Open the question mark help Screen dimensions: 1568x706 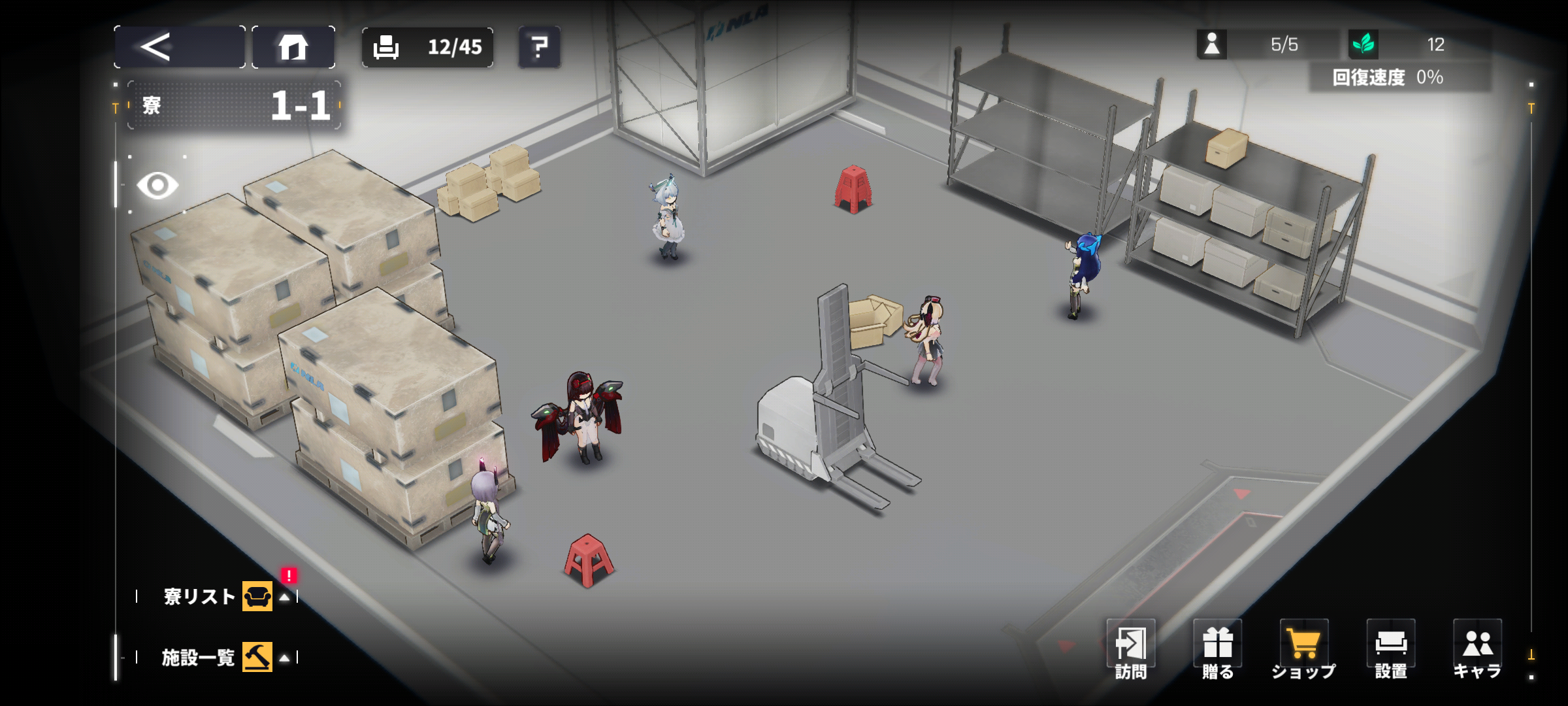pyautogui.click(x=539, y=47)
